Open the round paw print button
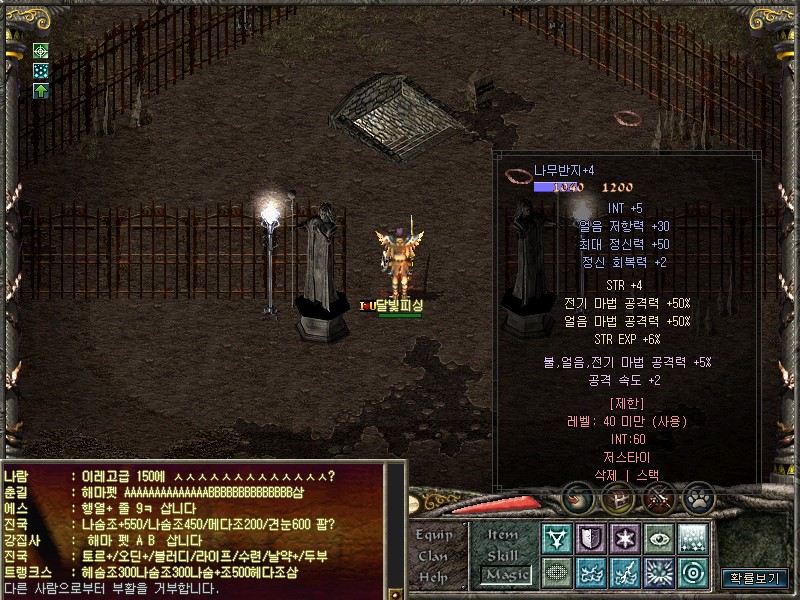 [x=697, y=497]
